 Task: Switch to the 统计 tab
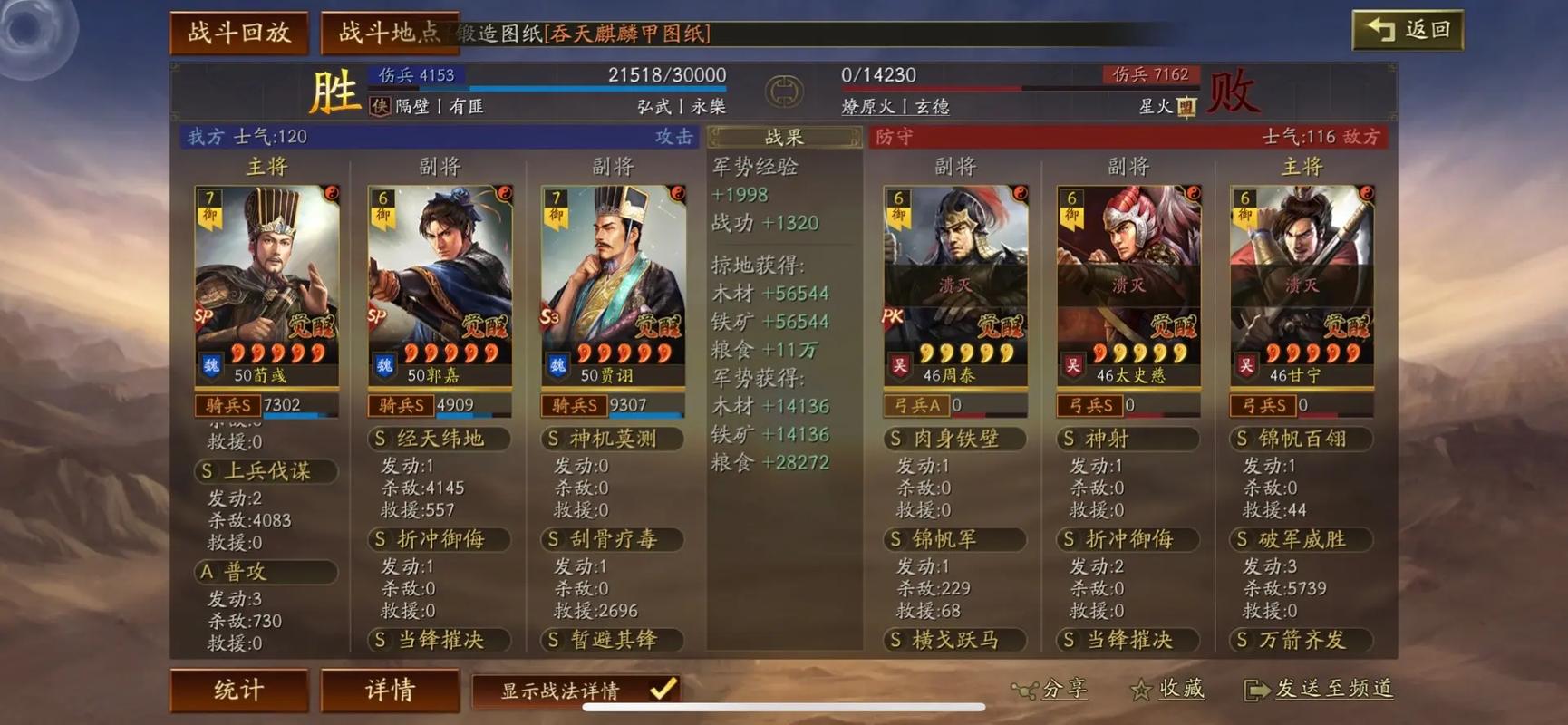(238, 691)
